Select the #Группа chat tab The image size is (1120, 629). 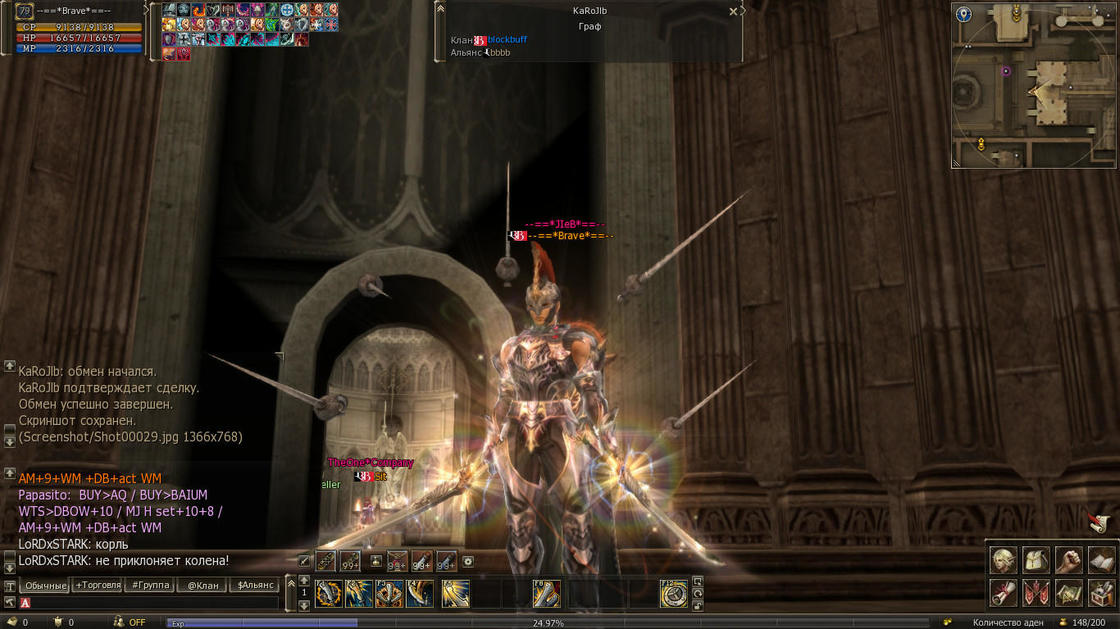pyautogui.click(x=150, y=585)
